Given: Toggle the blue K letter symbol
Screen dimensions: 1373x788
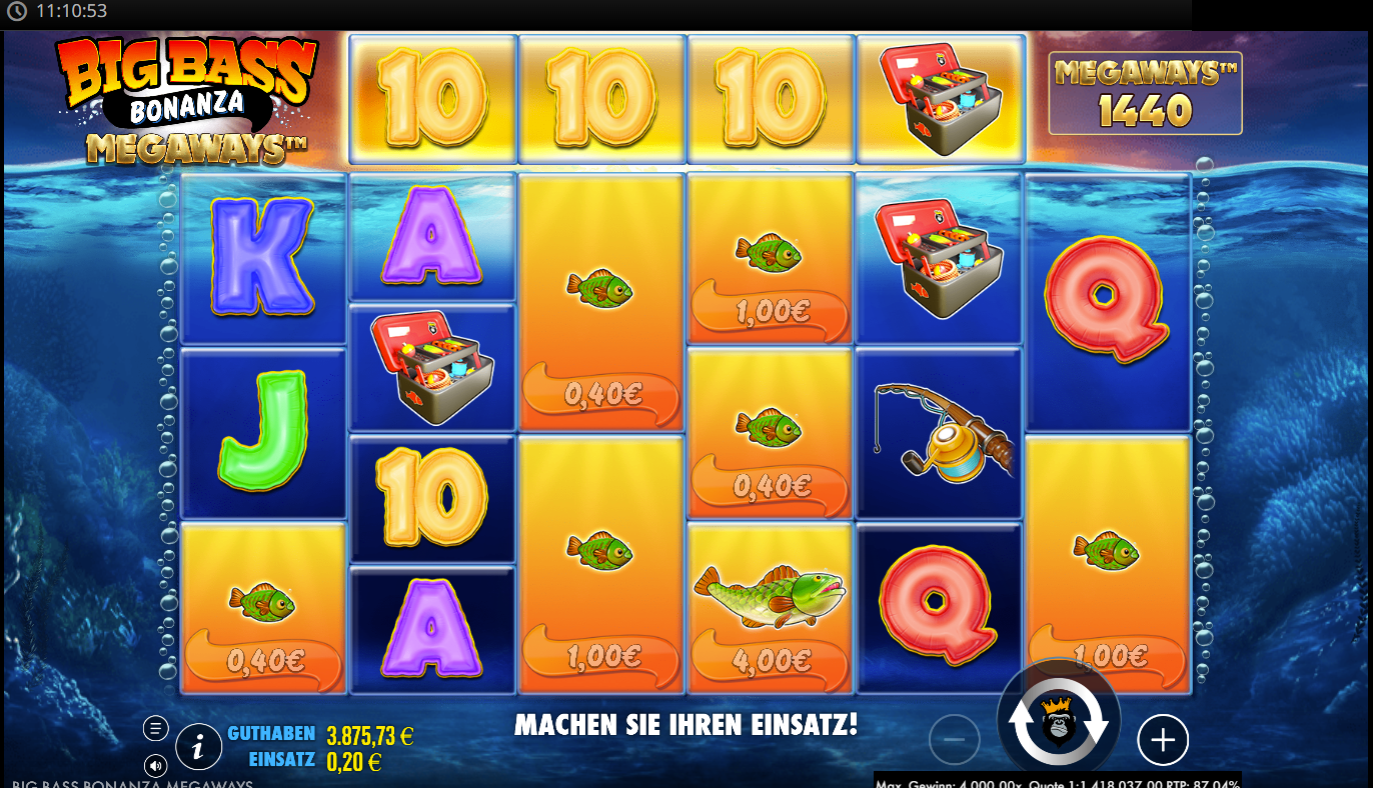Looking at the screenshot, I should point(263,255).
